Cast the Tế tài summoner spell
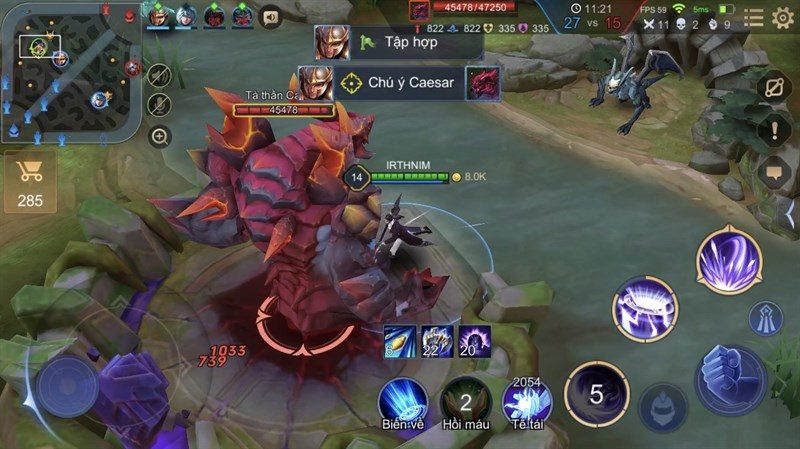 click(x=527, y=404)
